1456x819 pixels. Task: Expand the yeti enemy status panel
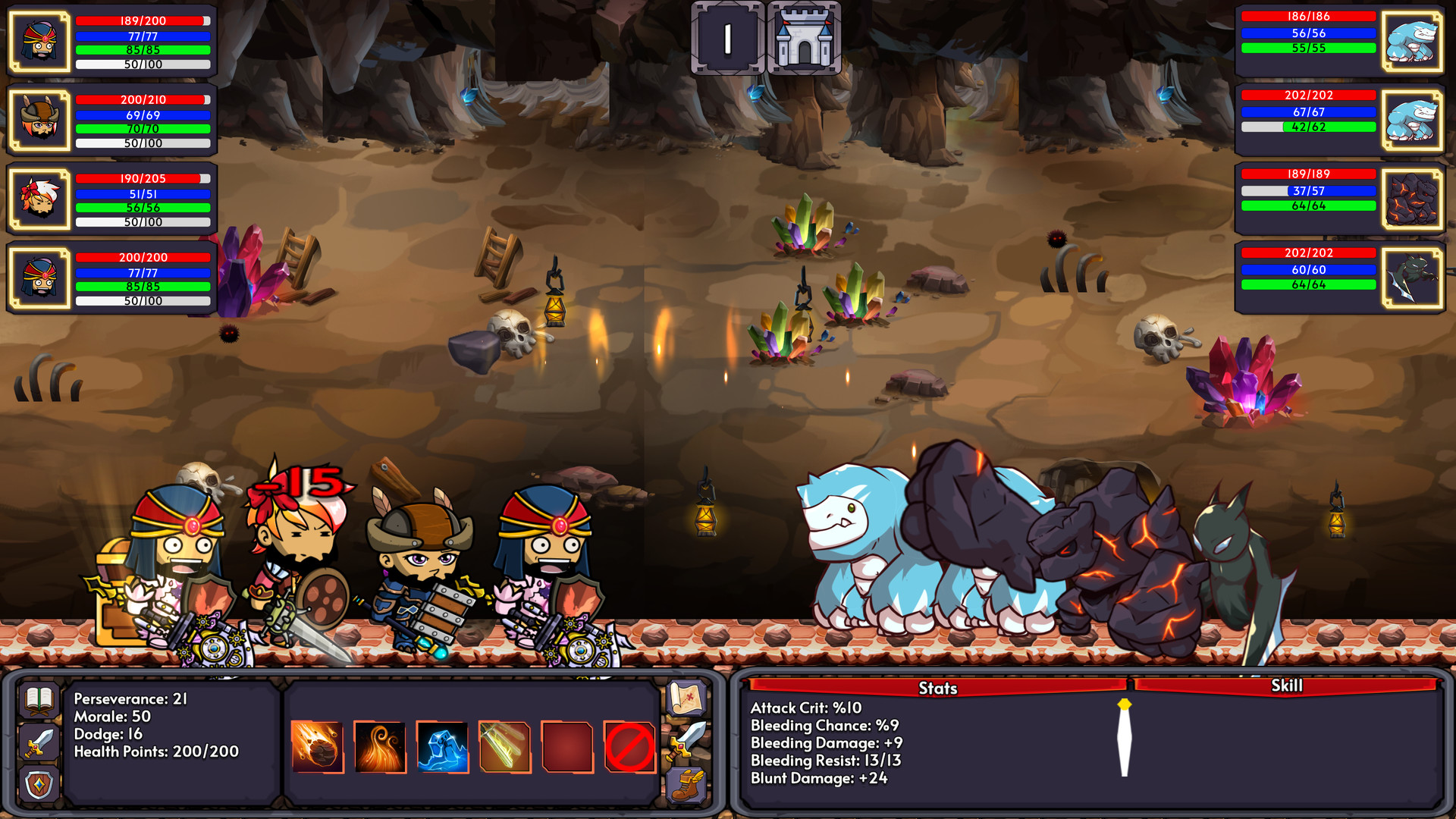pos(1412,42)
